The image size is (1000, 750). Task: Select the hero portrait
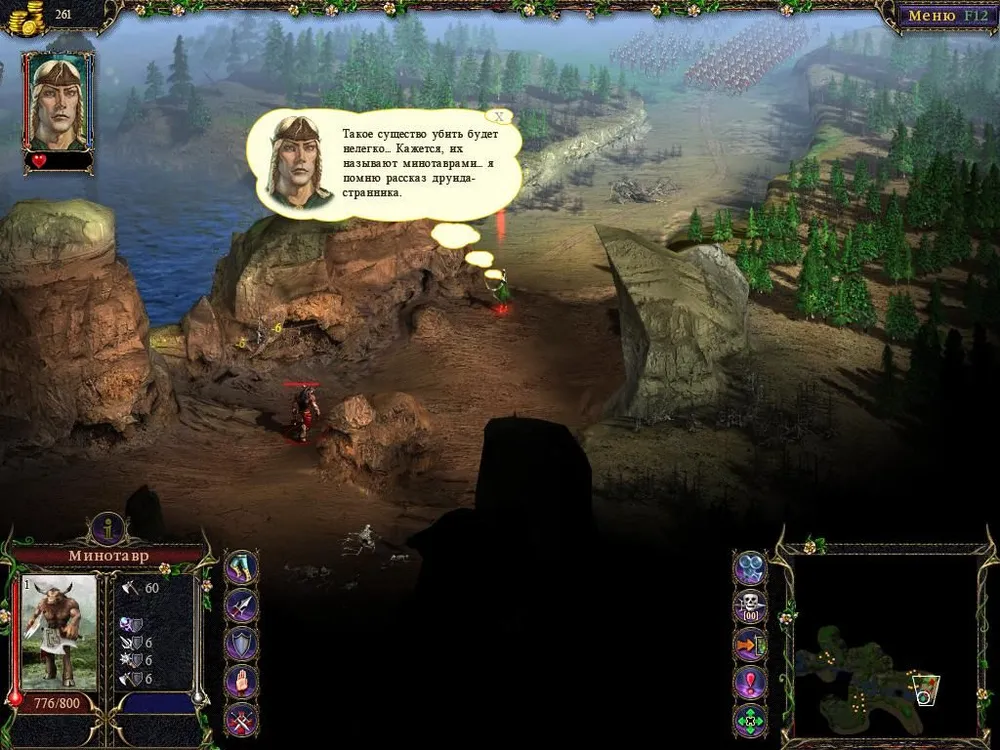(x=59, y=99)
